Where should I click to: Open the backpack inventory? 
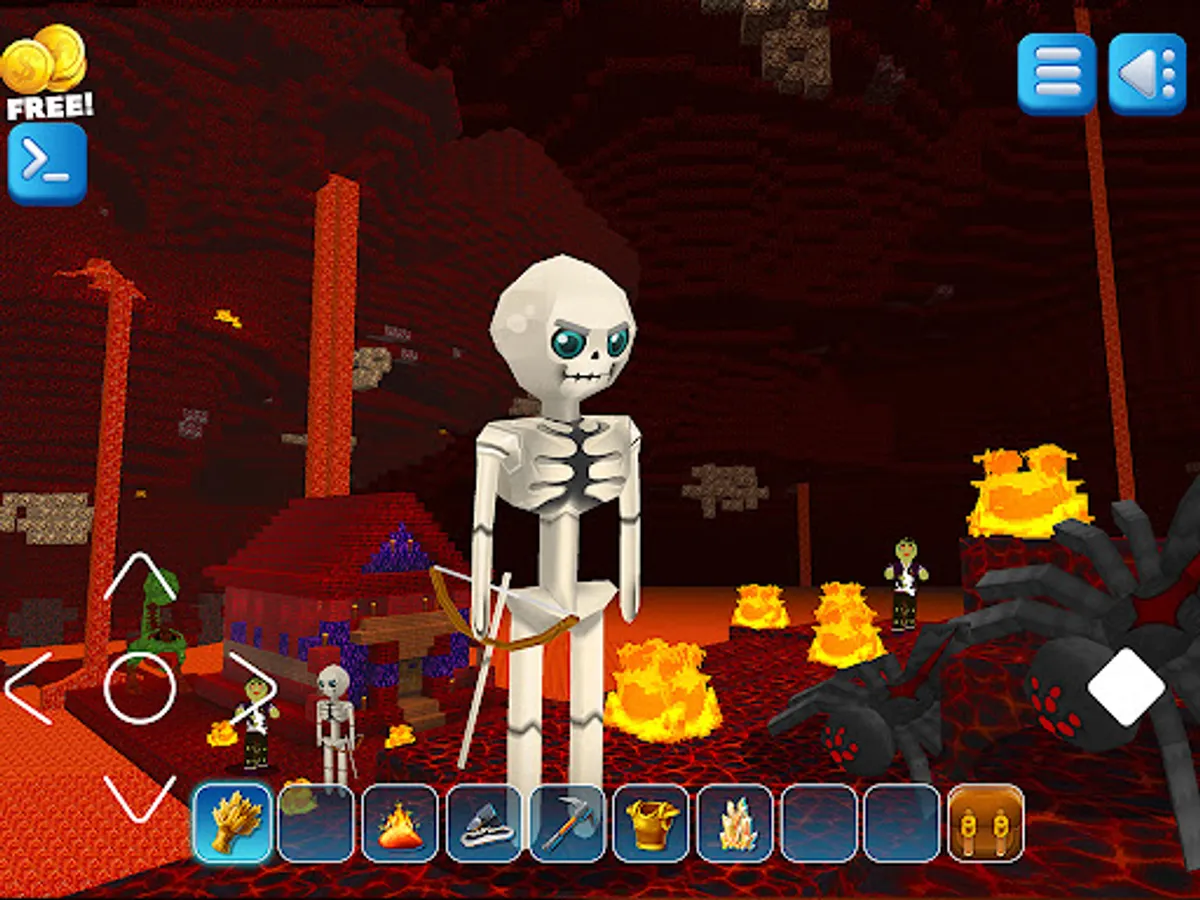click(x=986, y=823)
